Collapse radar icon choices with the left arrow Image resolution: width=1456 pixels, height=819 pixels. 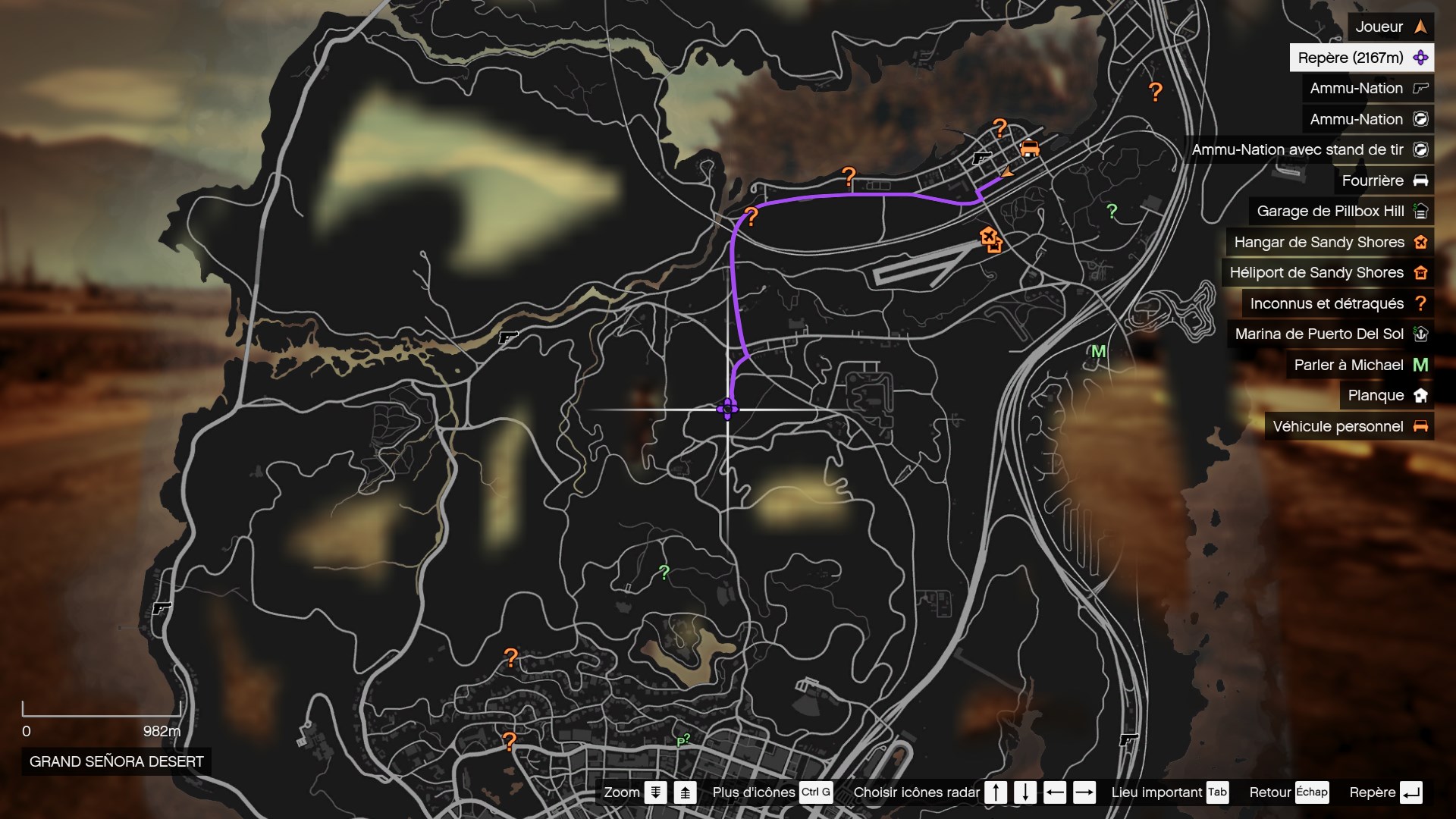click(x=1056, y=792)
